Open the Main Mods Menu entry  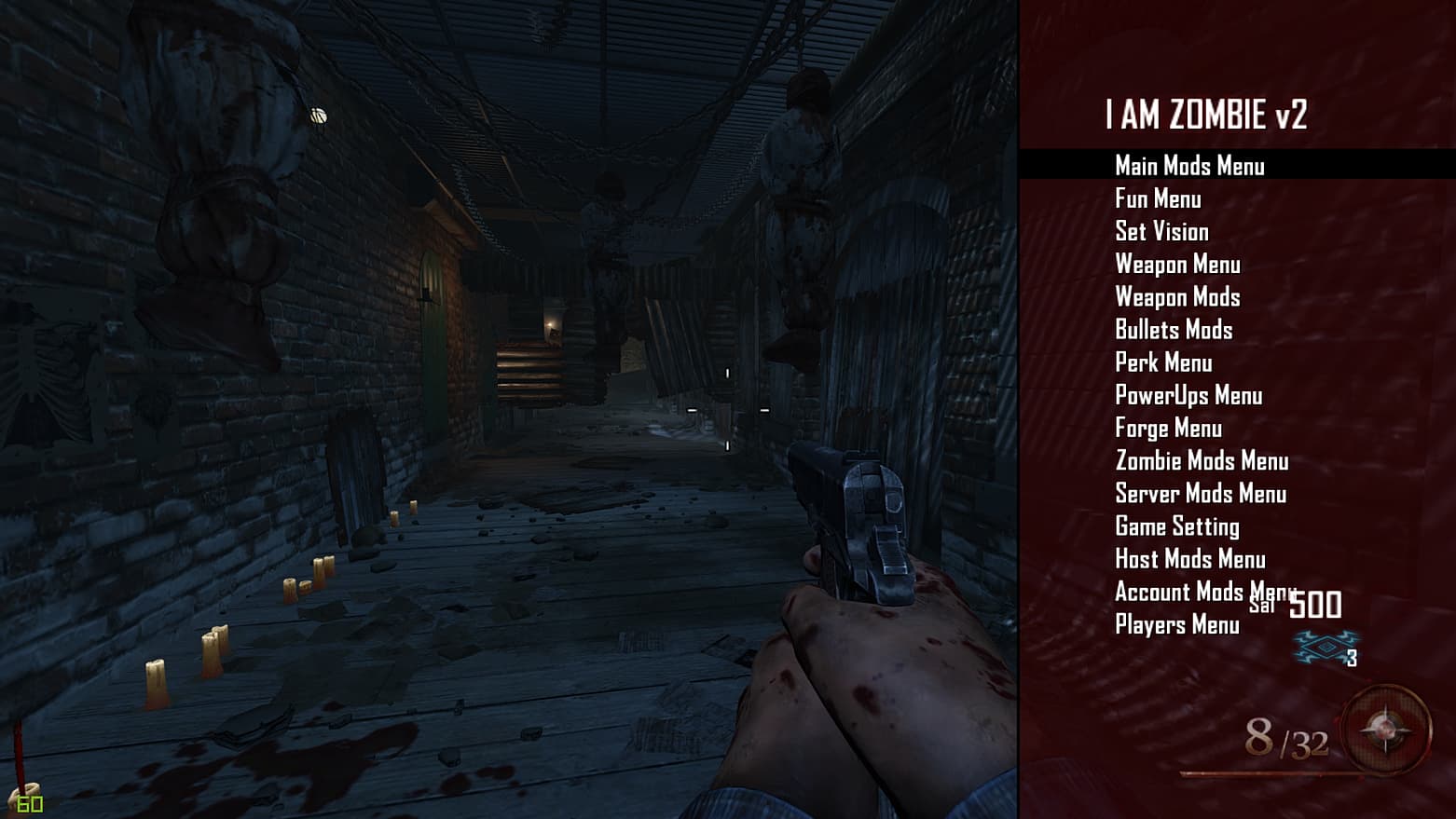pos(1189,166)
